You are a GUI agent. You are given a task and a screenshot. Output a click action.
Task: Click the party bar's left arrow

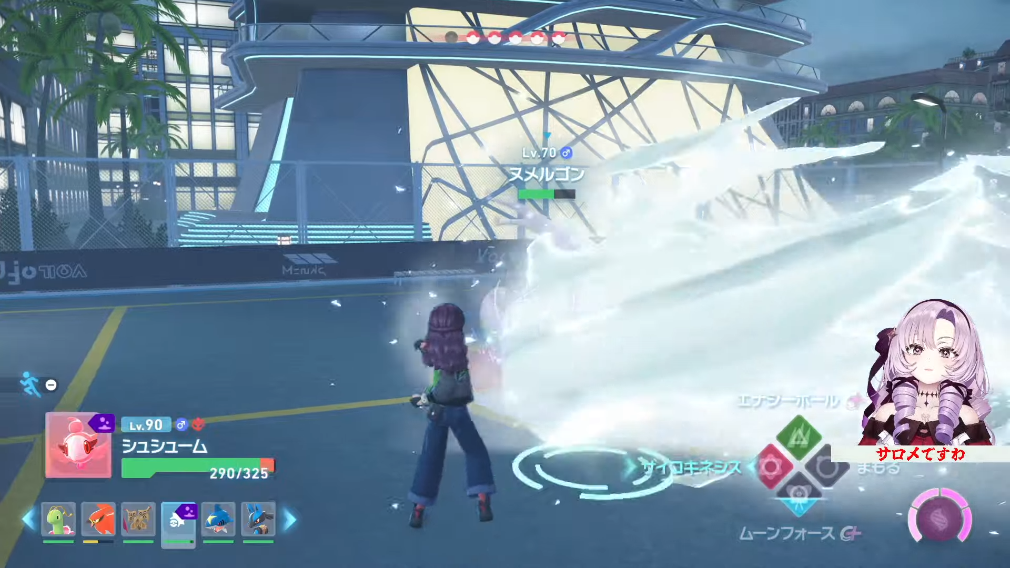[29, 519]
